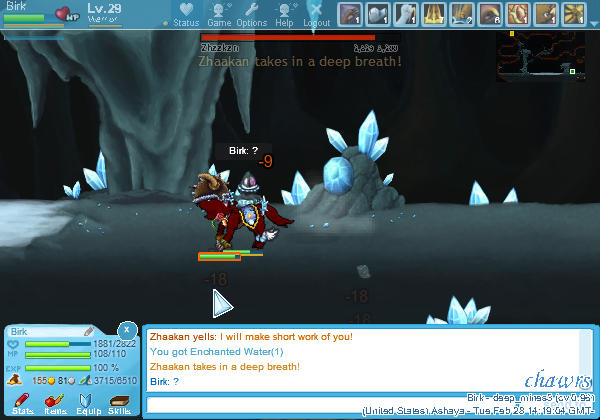This screenshot has height=420, width=600.
Task: Select the white glove hotbar slot
Action: pos(406,14)
